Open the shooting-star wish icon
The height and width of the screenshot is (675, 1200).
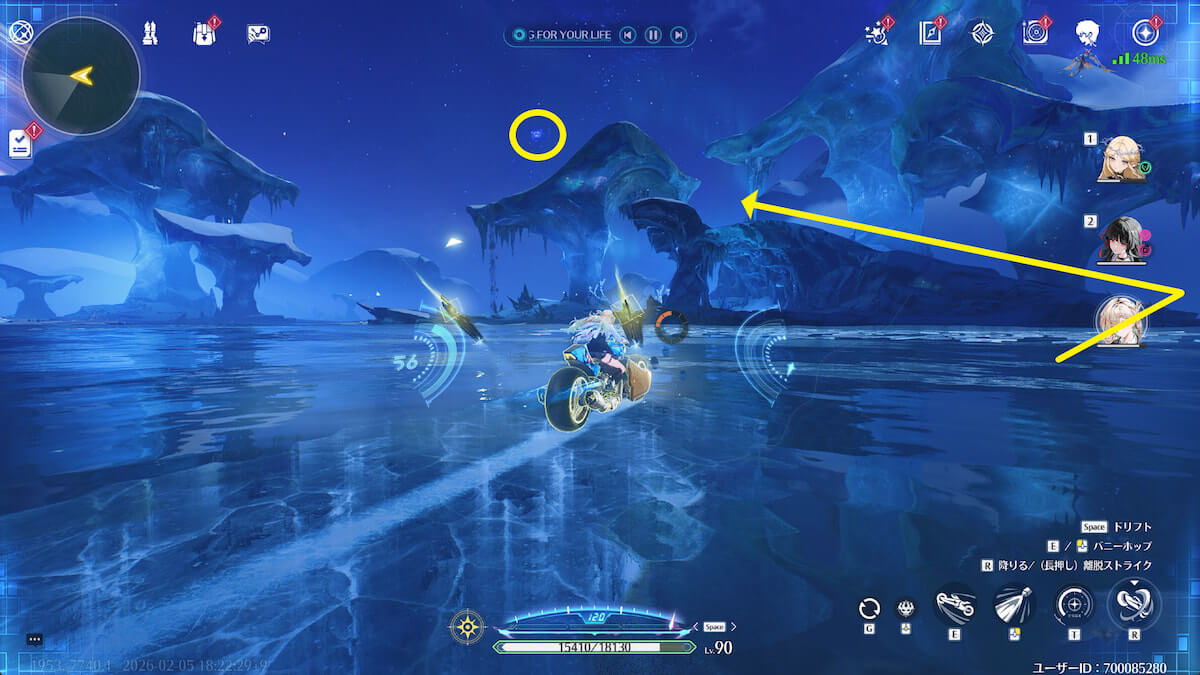click(x=877, y=33)
